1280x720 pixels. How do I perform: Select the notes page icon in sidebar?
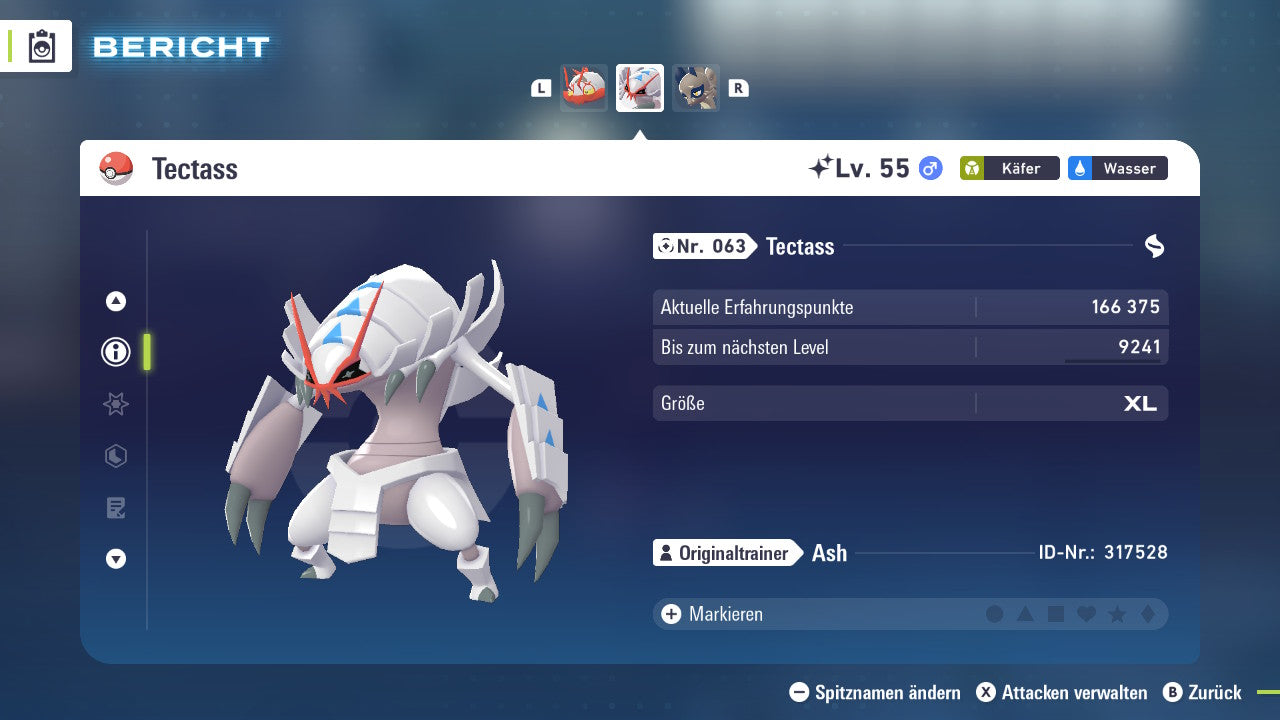click(x=115, y=508)
